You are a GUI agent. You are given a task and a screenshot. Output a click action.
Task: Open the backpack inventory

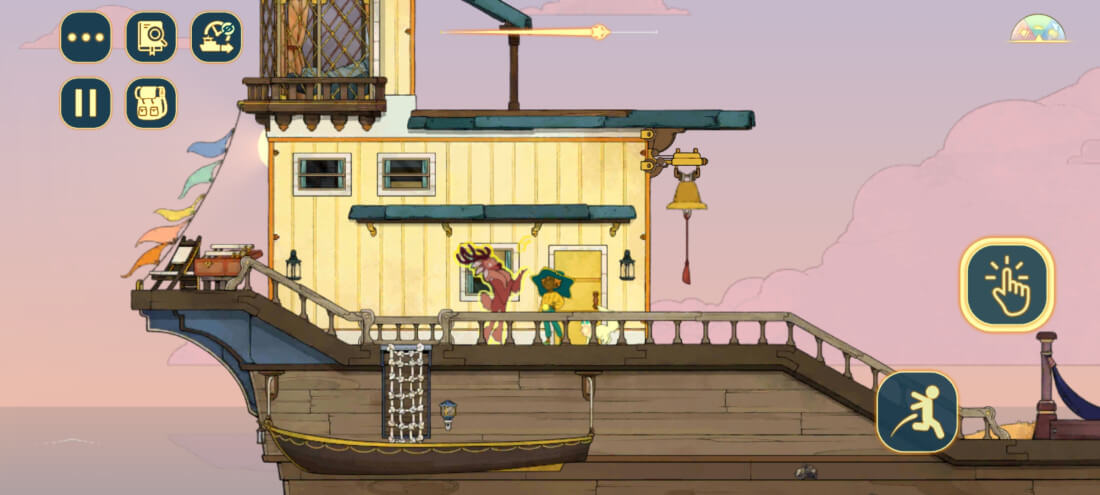click(151, 103)
